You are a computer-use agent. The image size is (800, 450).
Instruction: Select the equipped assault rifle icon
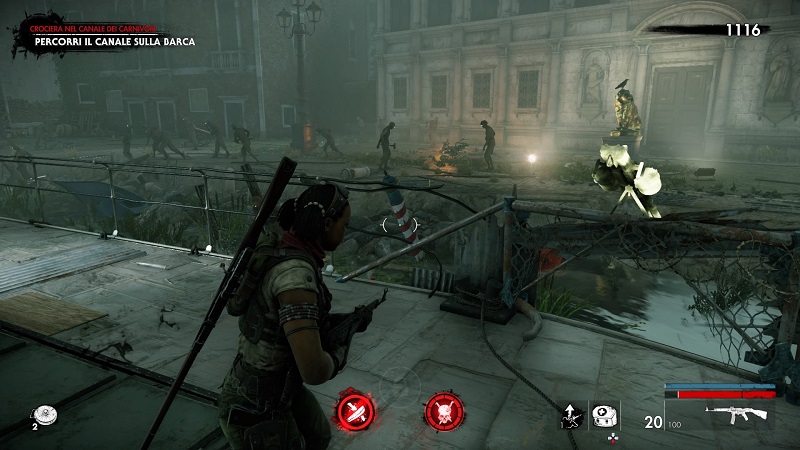coord(736,412)
